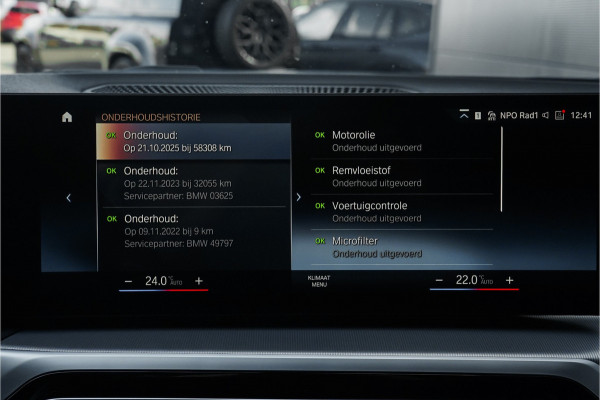Click the service list scrollbar
This screenshot has height=400, width=600.
(502, 168)
